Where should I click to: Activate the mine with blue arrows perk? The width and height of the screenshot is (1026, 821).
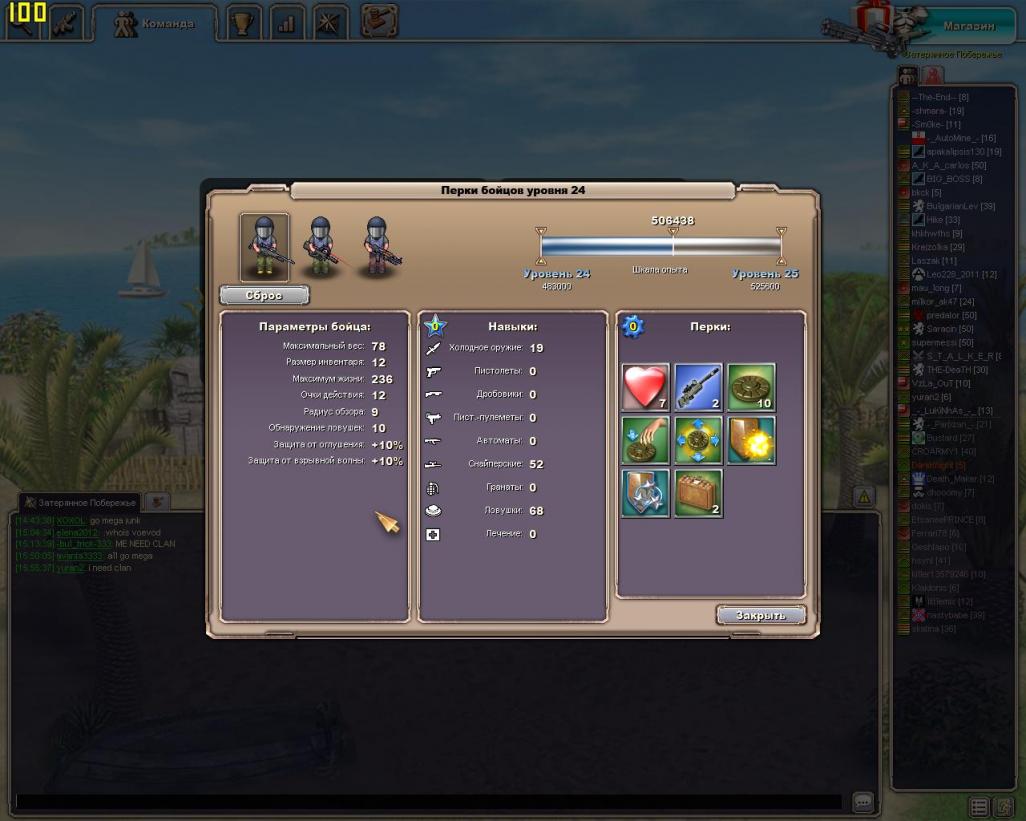pyautogui.click(x=698, y=440)
